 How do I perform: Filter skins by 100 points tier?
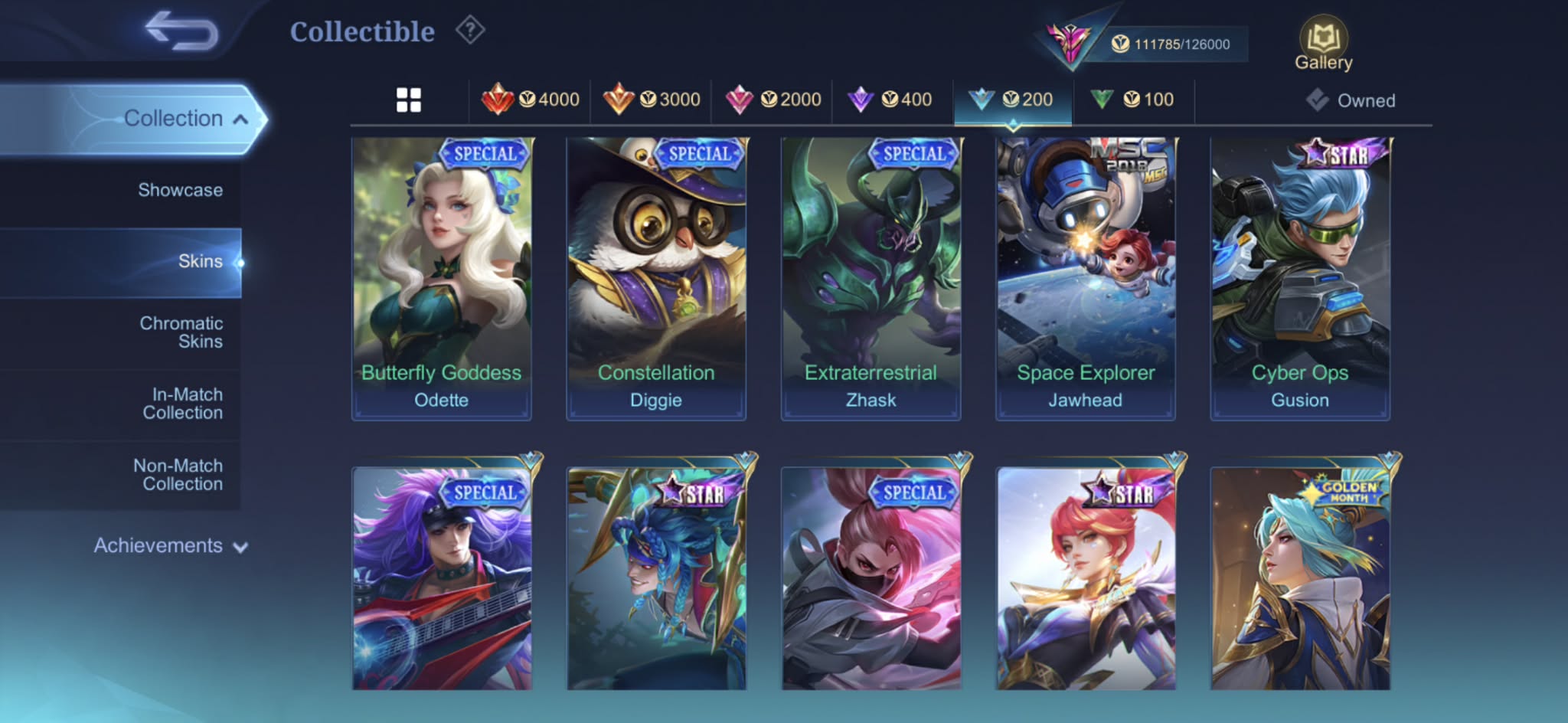click(x=1132, y=100)
